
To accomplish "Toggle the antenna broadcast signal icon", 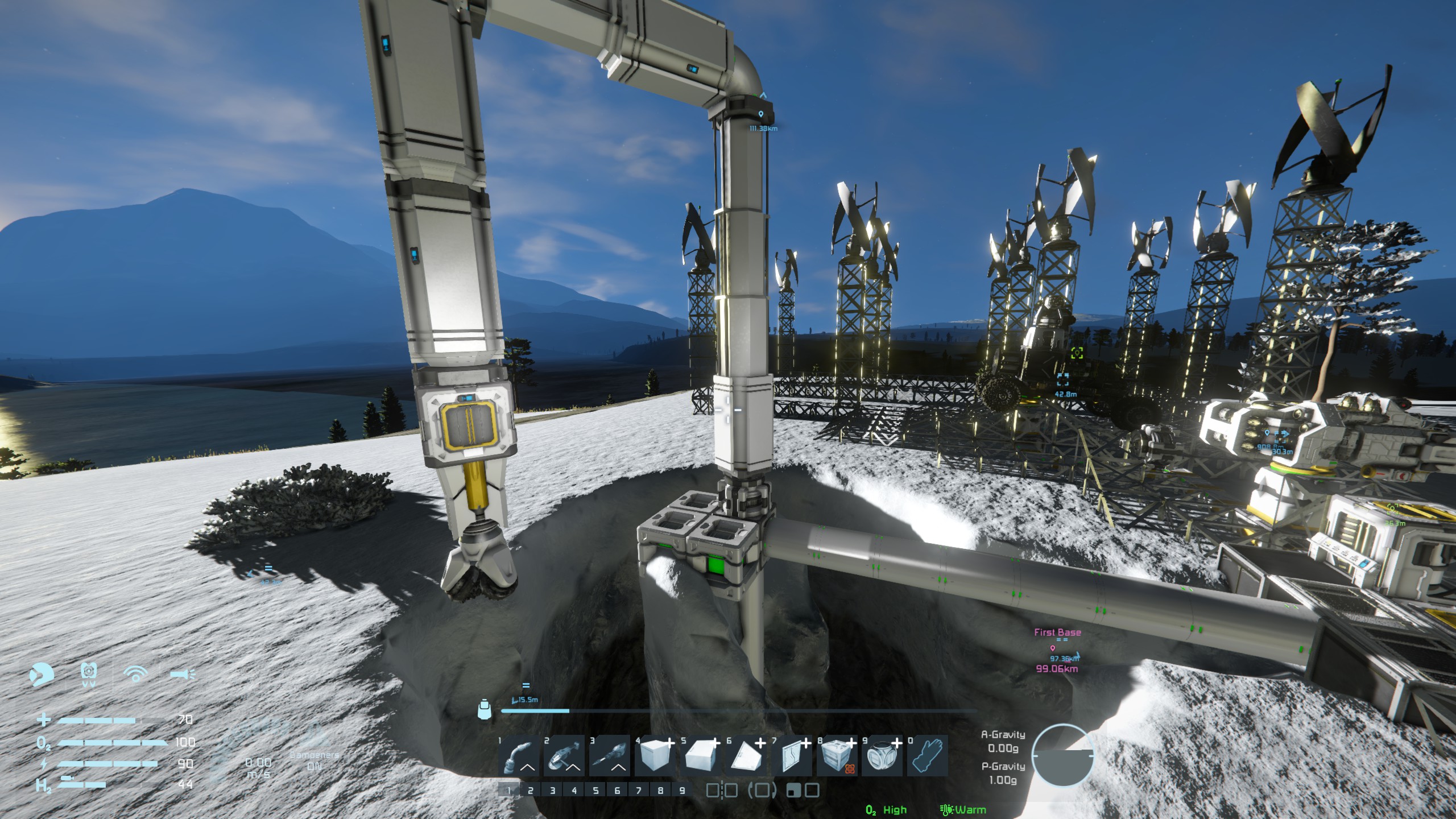I will pos(135,673).
